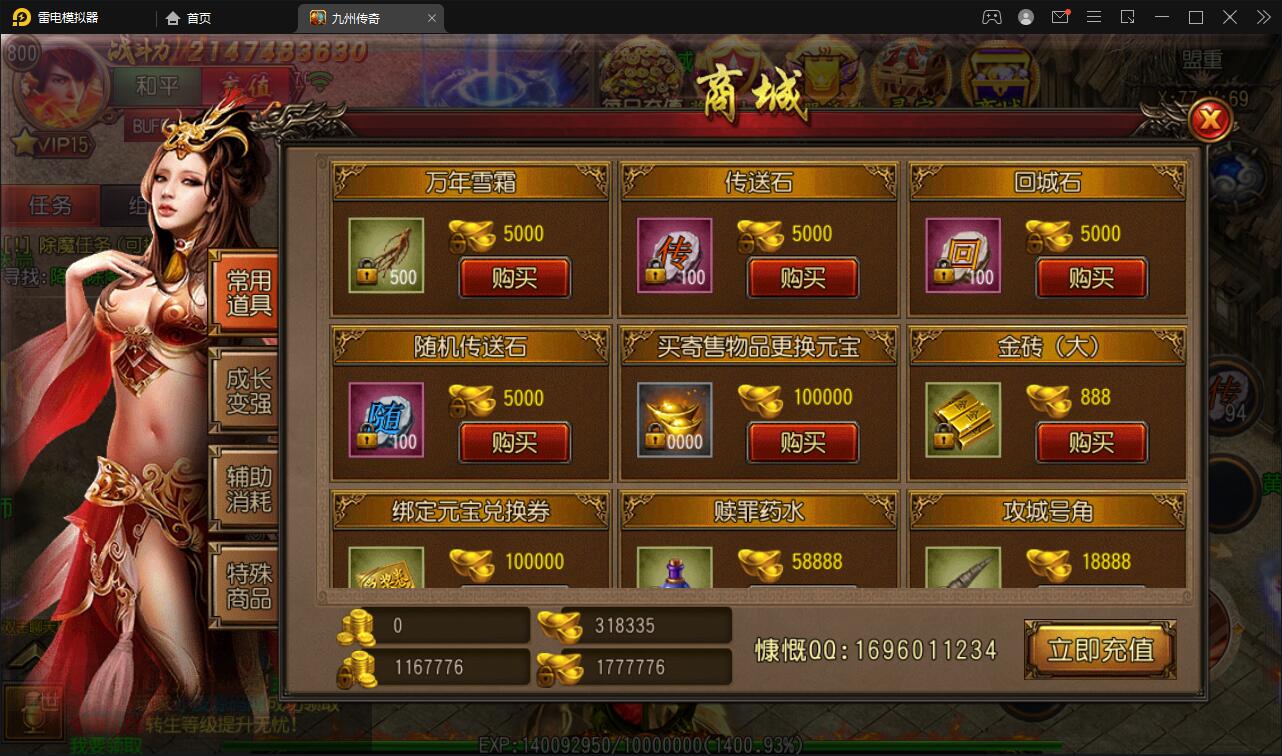
Task: Open the LDPlayer message inbox icon
Action: pyautogui.click(x=1060, y=17)
